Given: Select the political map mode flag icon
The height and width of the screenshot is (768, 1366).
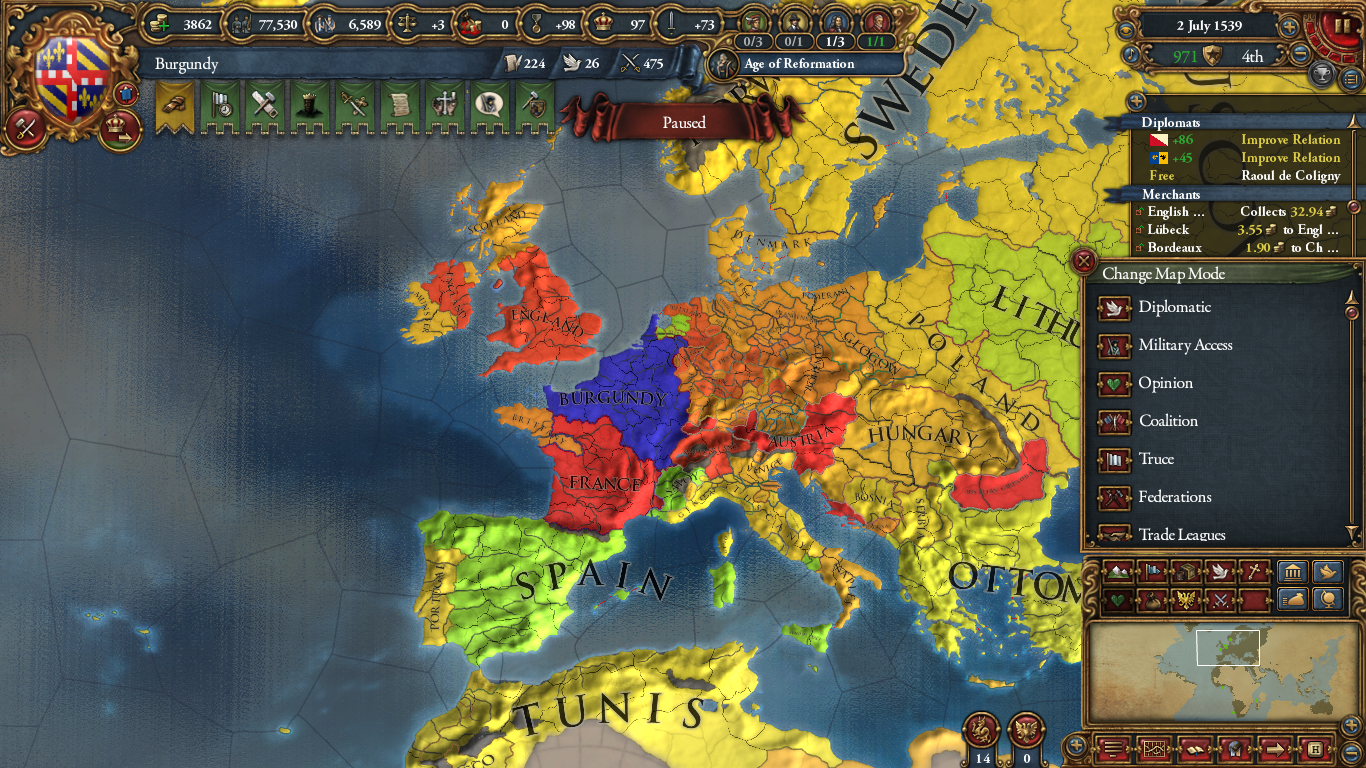Looking at the screenshot, I should (1153, 572).
